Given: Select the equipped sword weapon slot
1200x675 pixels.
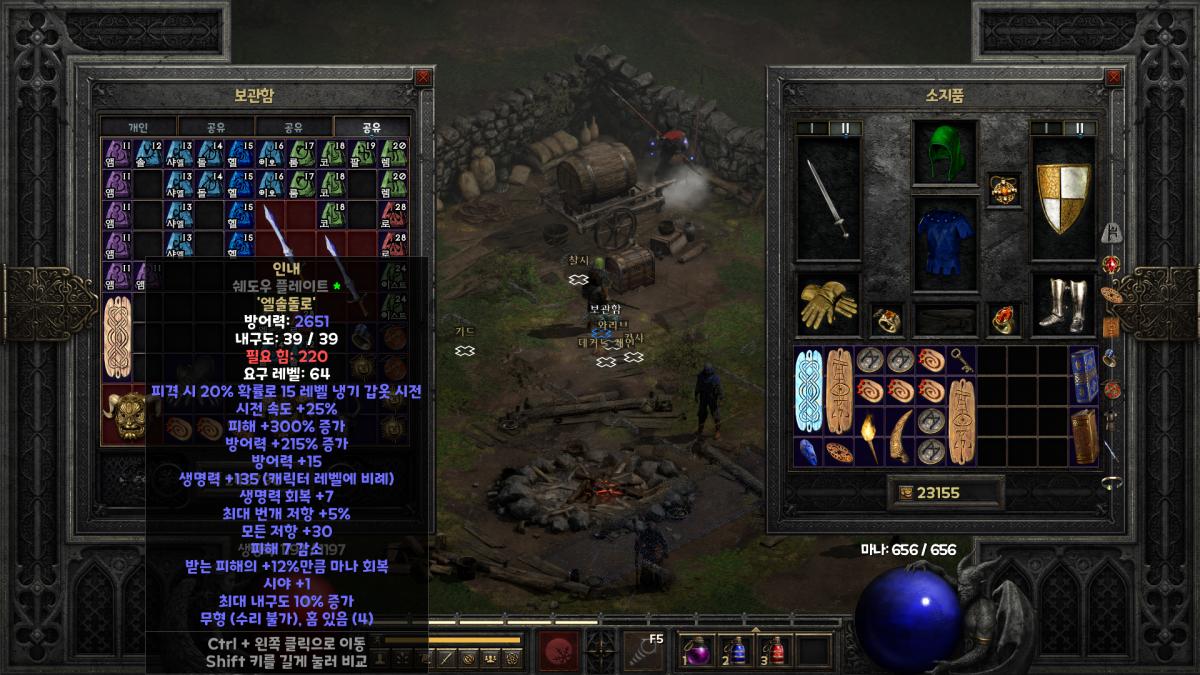Looking at the screenshot, I should [x=829, y=197].
